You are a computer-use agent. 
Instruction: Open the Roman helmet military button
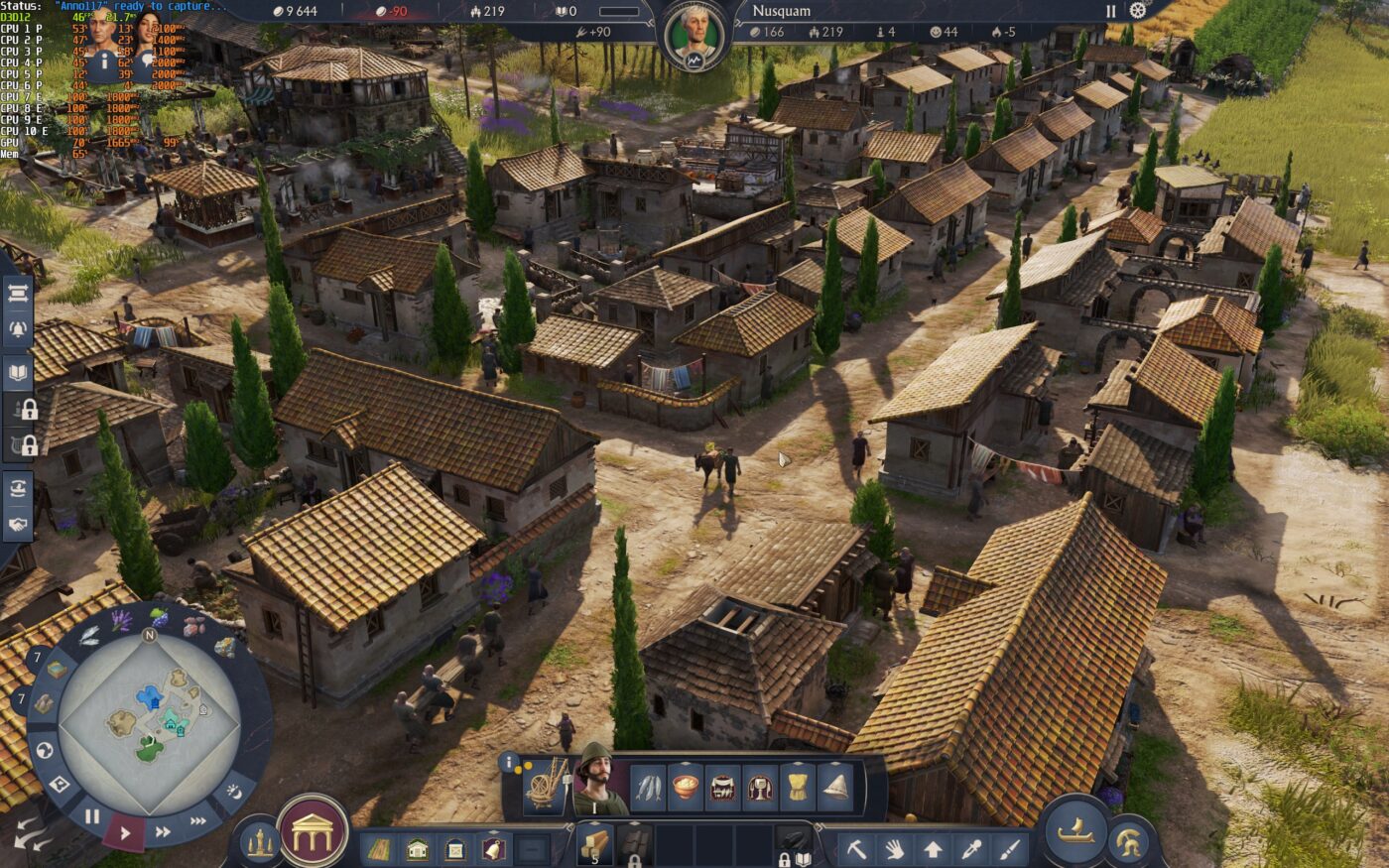(1129, 842)
